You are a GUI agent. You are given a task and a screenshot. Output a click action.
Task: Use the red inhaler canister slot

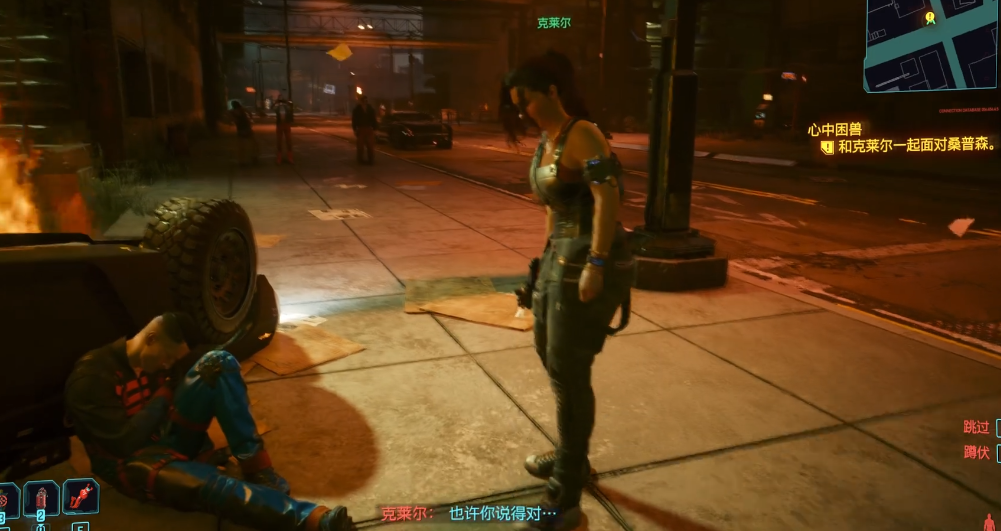[x=41, y=497]
